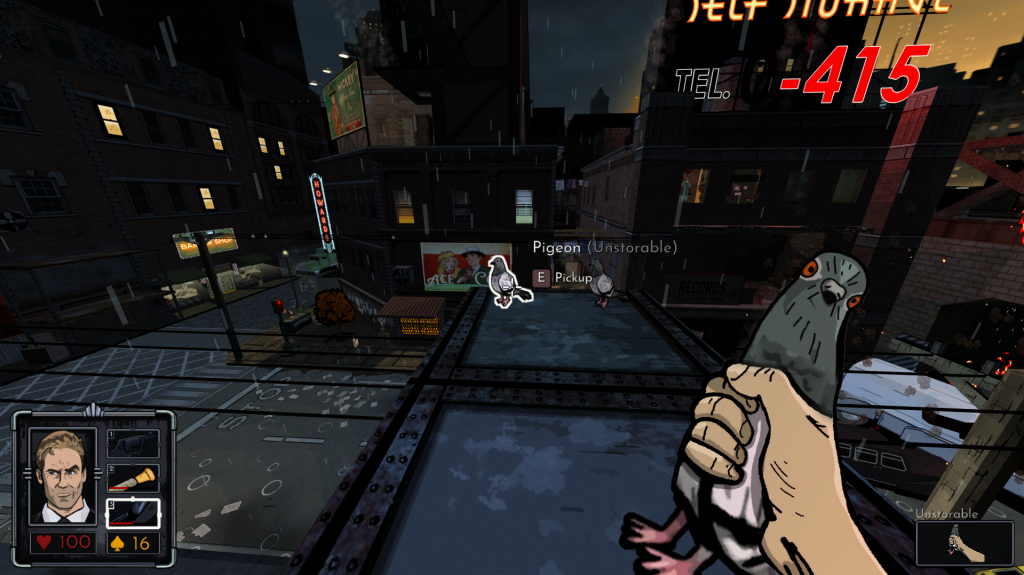Image resolution: width=1024 pixels, height=575 pixels.
Task: Select the knife in weapon slot 2
Action: 133,479
